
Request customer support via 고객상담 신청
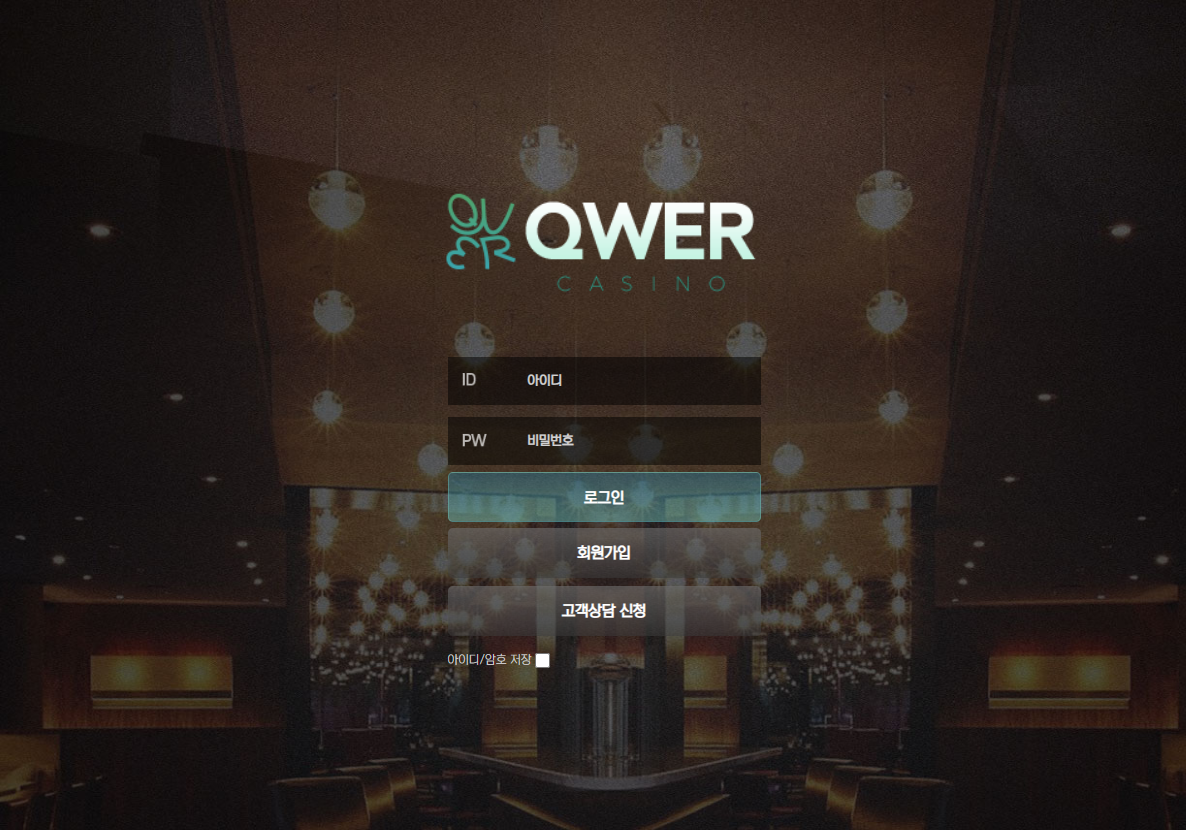(x=604, y=610)
